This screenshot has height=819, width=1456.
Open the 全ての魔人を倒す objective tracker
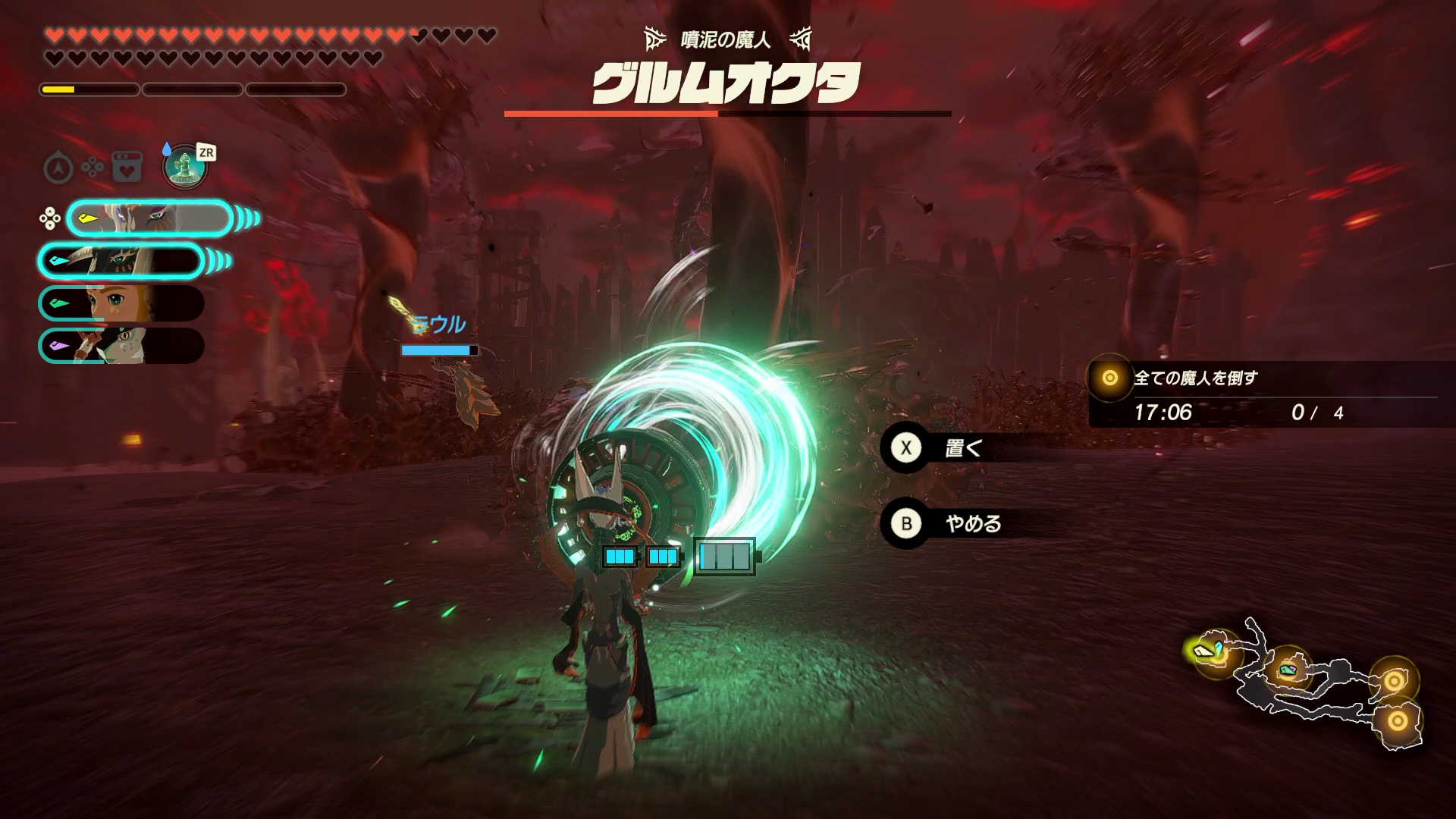tap(1263, 394)
